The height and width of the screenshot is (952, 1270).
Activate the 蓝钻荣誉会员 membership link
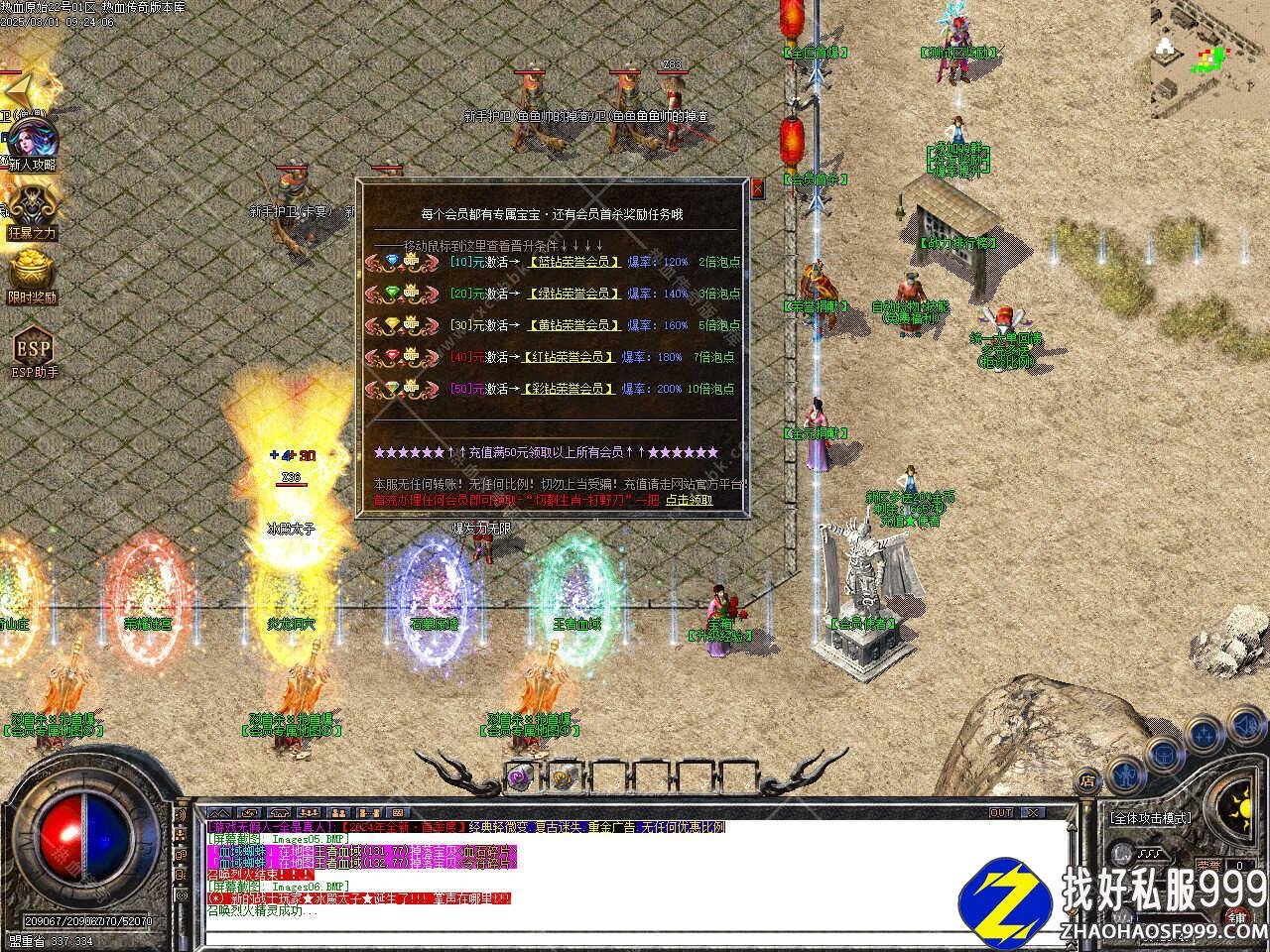(x=573, y=262)
